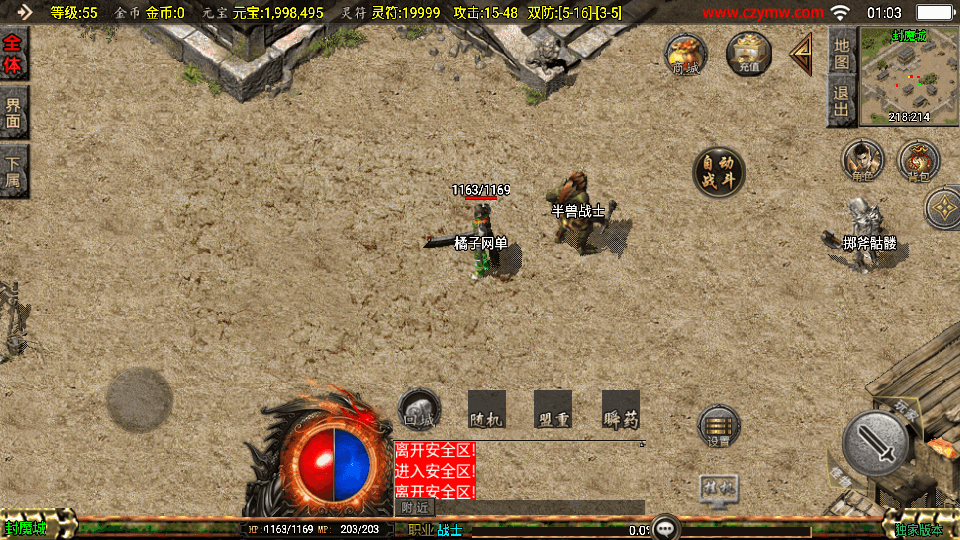Use the 瞬药 instant potion slot

point(620,410)
